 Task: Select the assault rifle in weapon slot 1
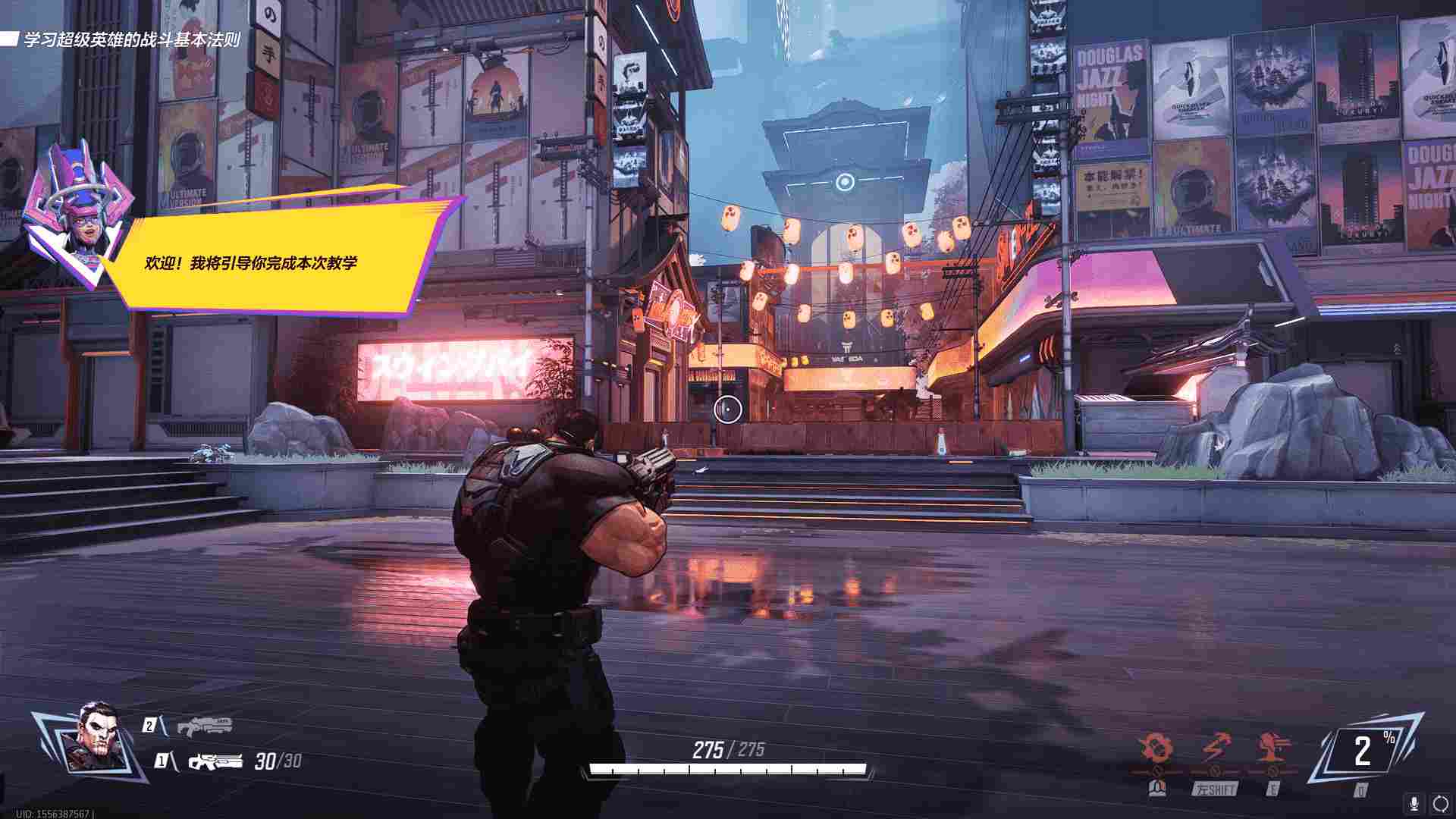[x=215, y=761]
